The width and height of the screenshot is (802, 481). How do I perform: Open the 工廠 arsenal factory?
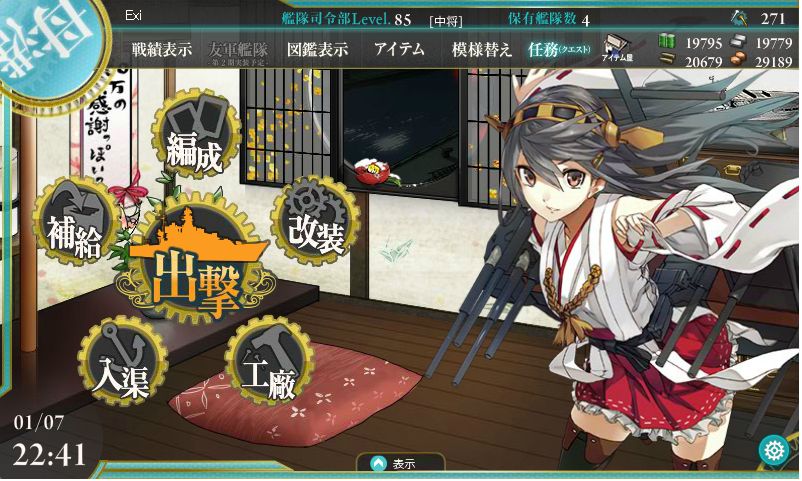[265, 364]
